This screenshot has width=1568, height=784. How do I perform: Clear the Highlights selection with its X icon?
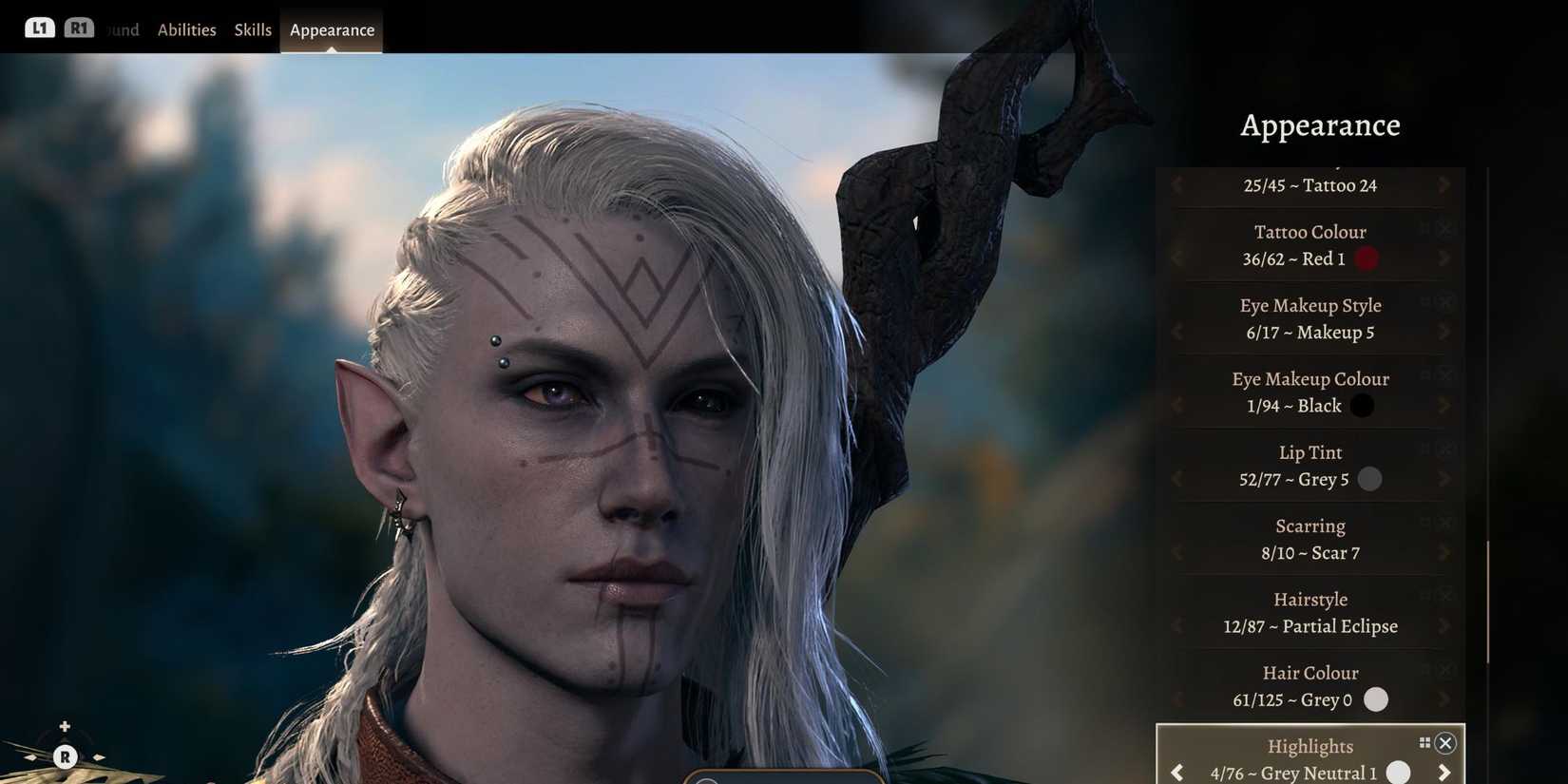point(1445,743)
